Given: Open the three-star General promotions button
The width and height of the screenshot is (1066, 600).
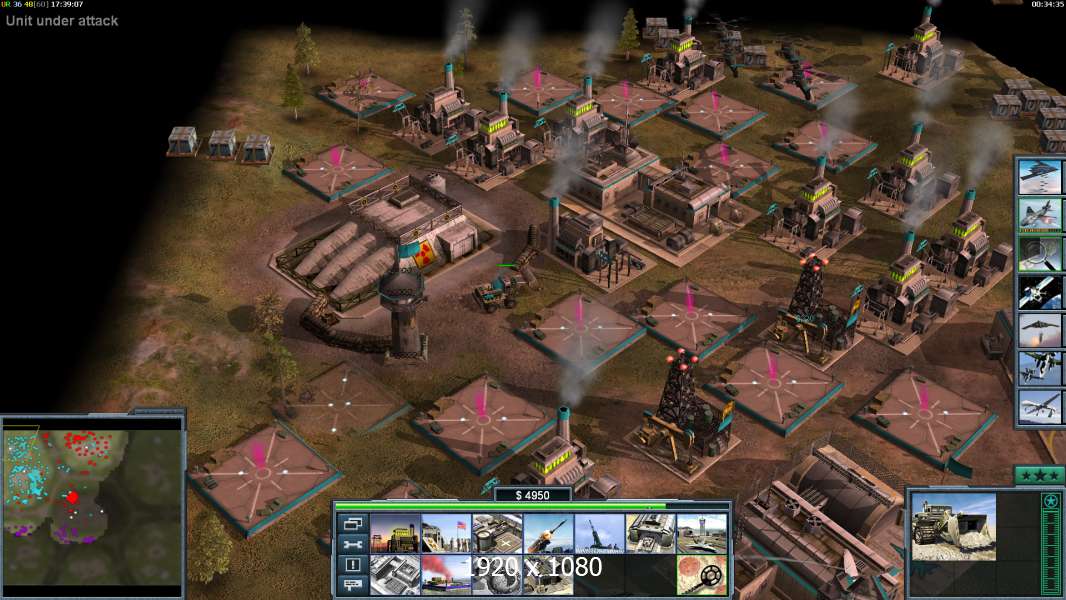Looking at the screenshot, I should pos(1039,475).
